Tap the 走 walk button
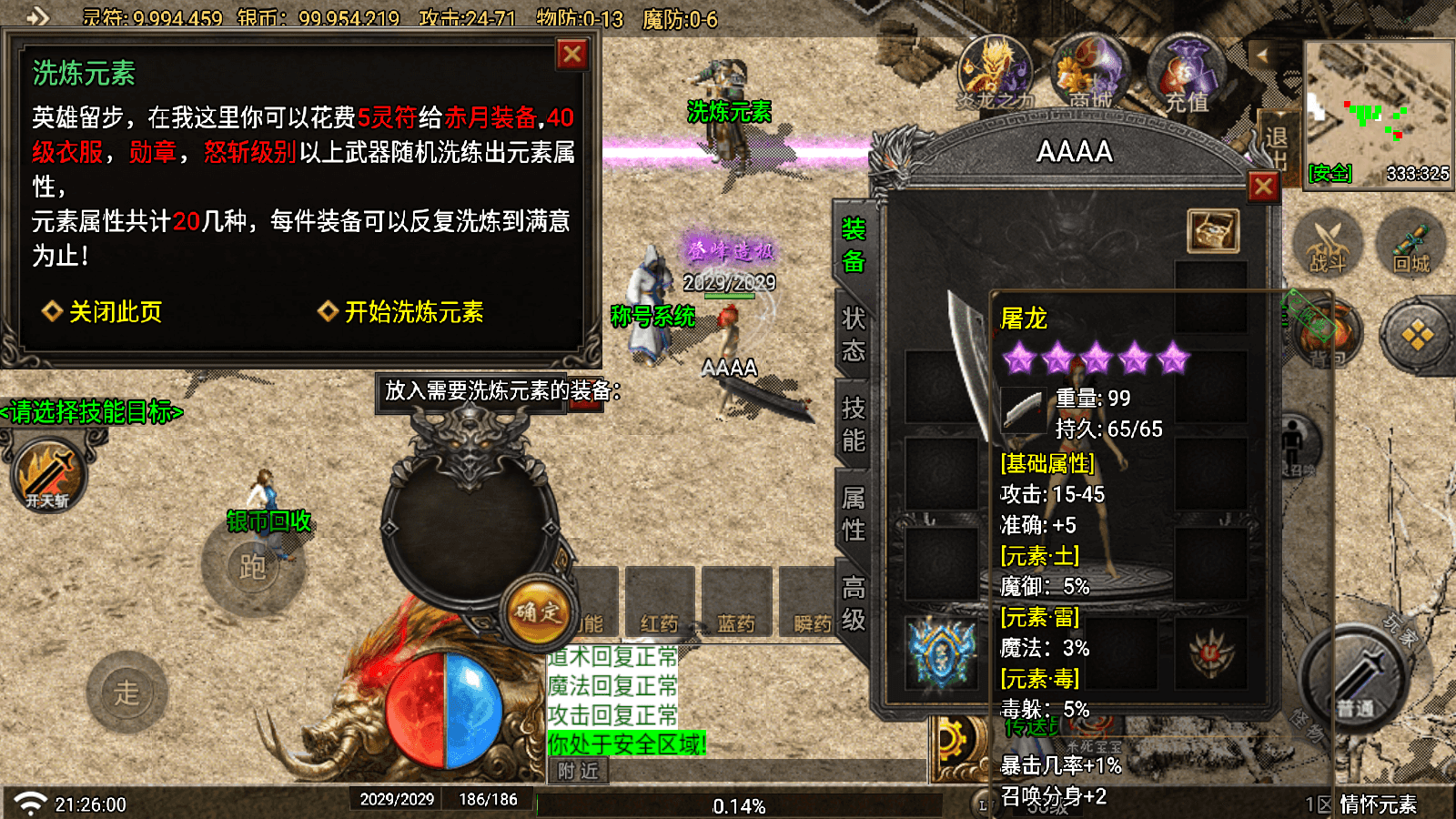 point(127,693)
